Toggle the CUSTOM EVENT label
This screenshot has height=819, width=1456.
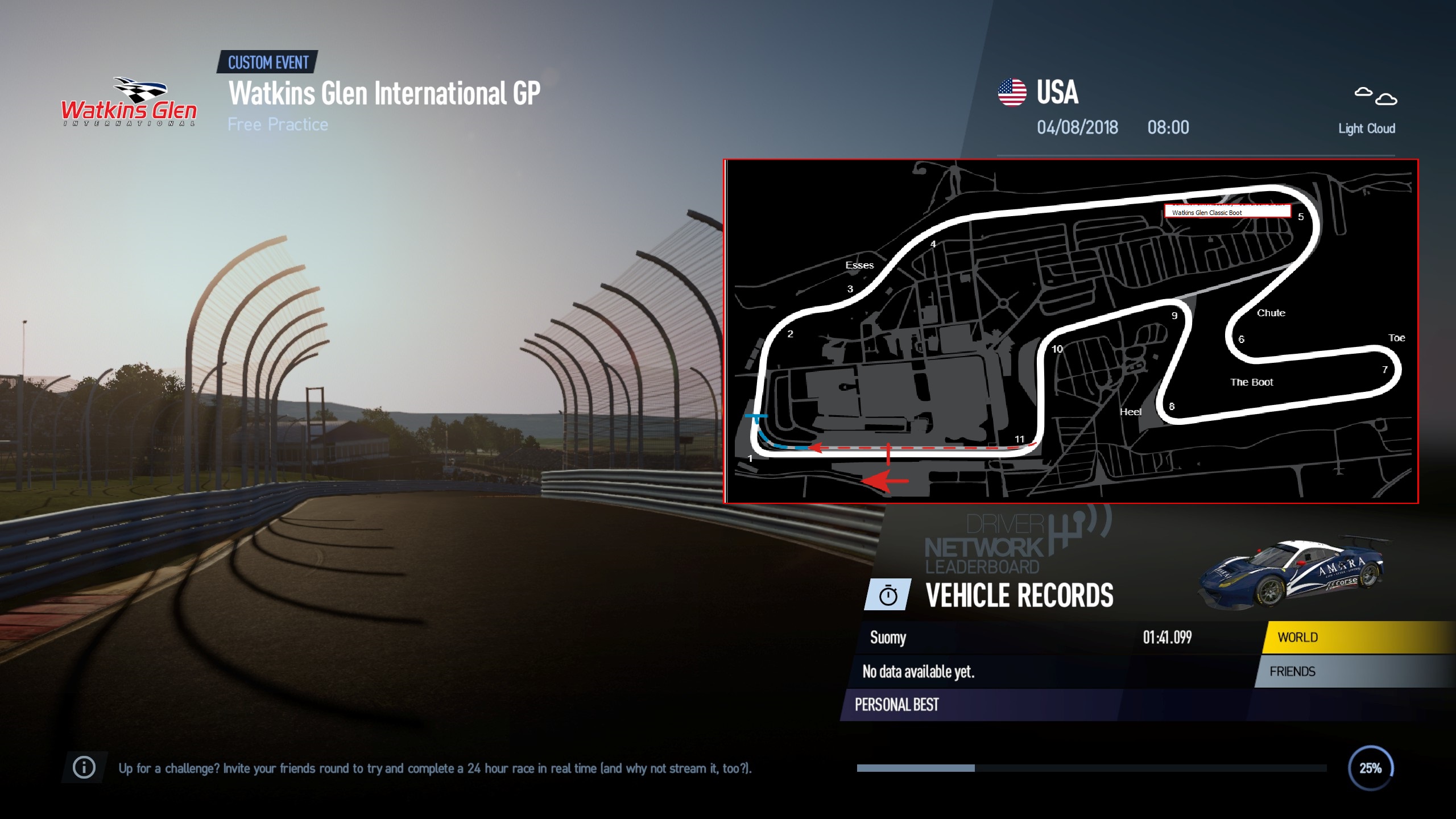267,63
